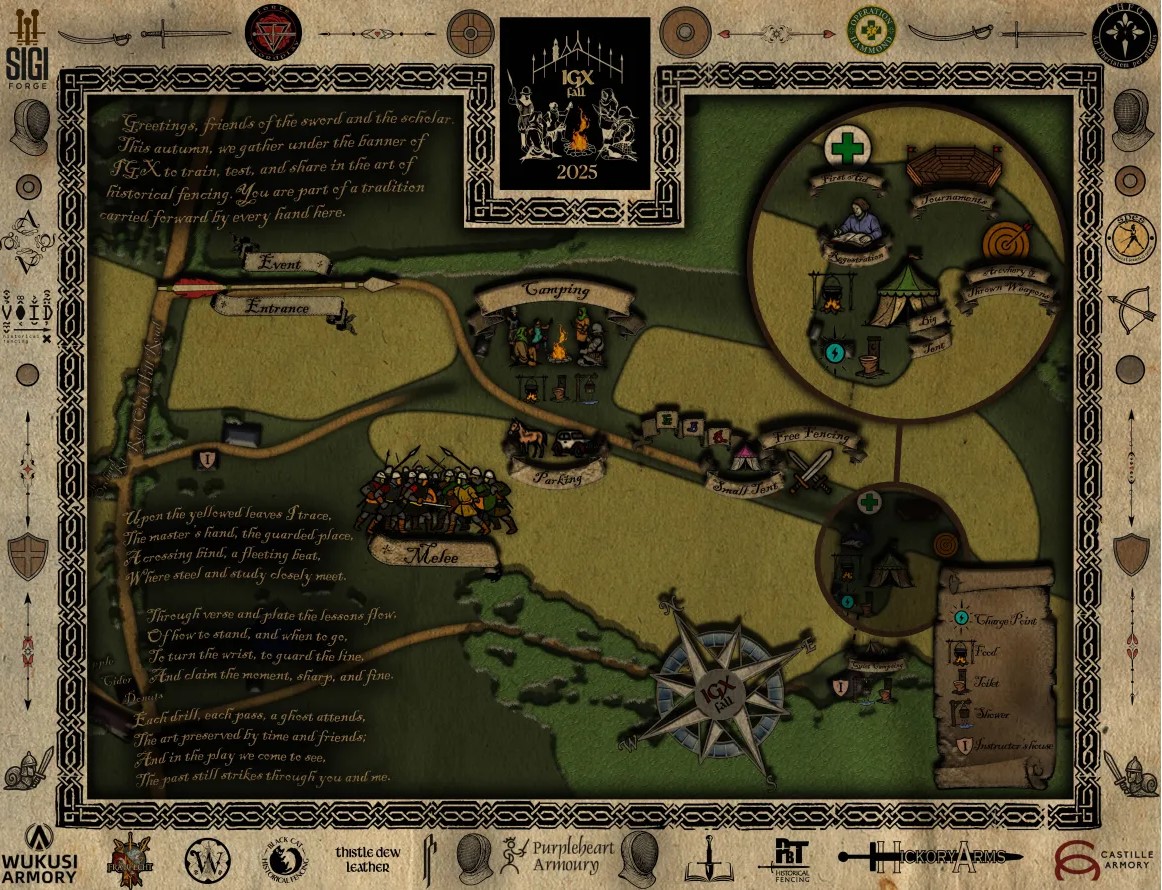Click the Small Tent map label
The width and height of the screenshot is (1162, 890).
pyautogui.click(x=743, y=485)
